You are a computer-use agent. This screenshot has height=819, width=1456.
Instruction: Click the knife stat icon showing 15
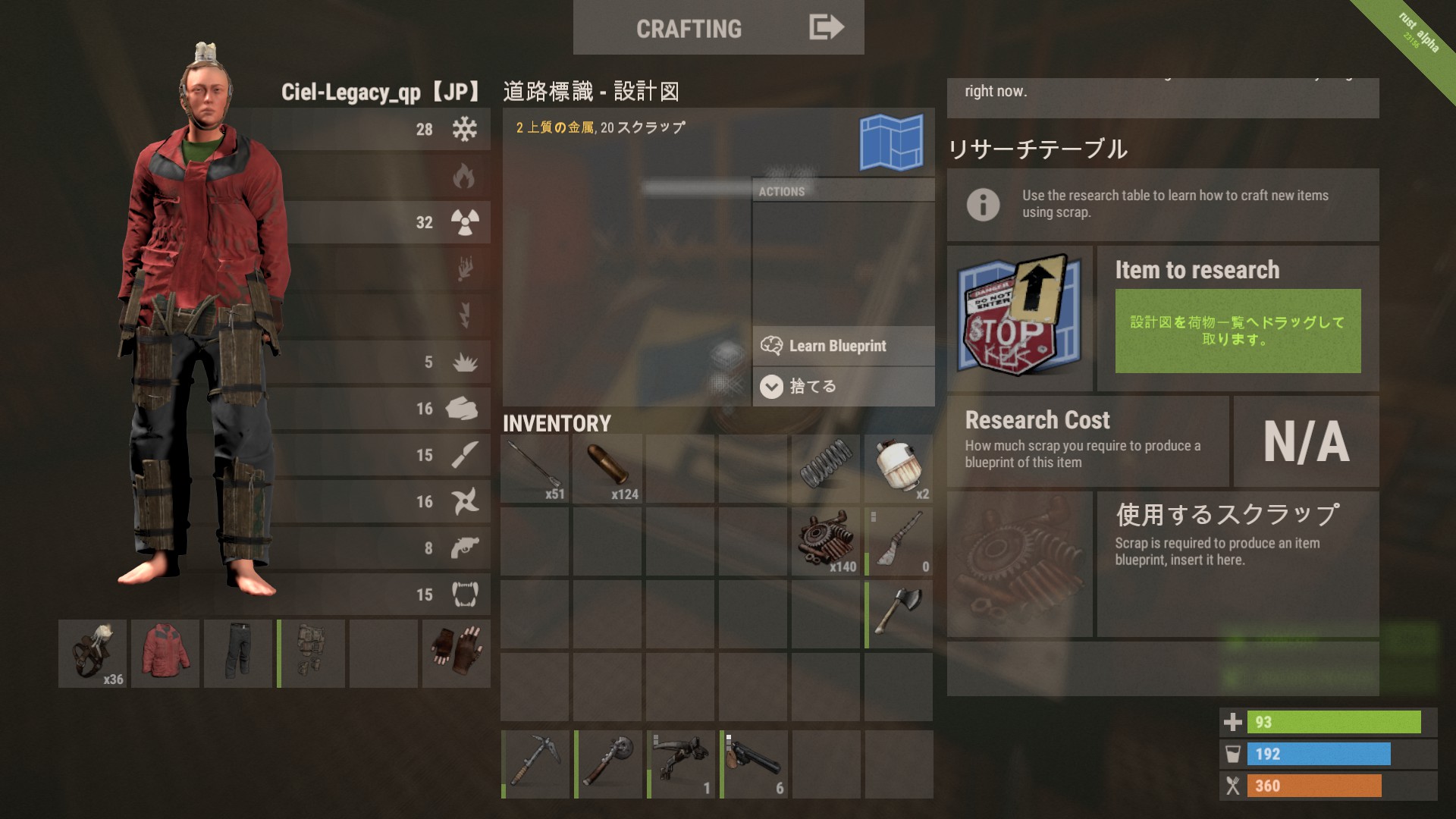(466, 455)
